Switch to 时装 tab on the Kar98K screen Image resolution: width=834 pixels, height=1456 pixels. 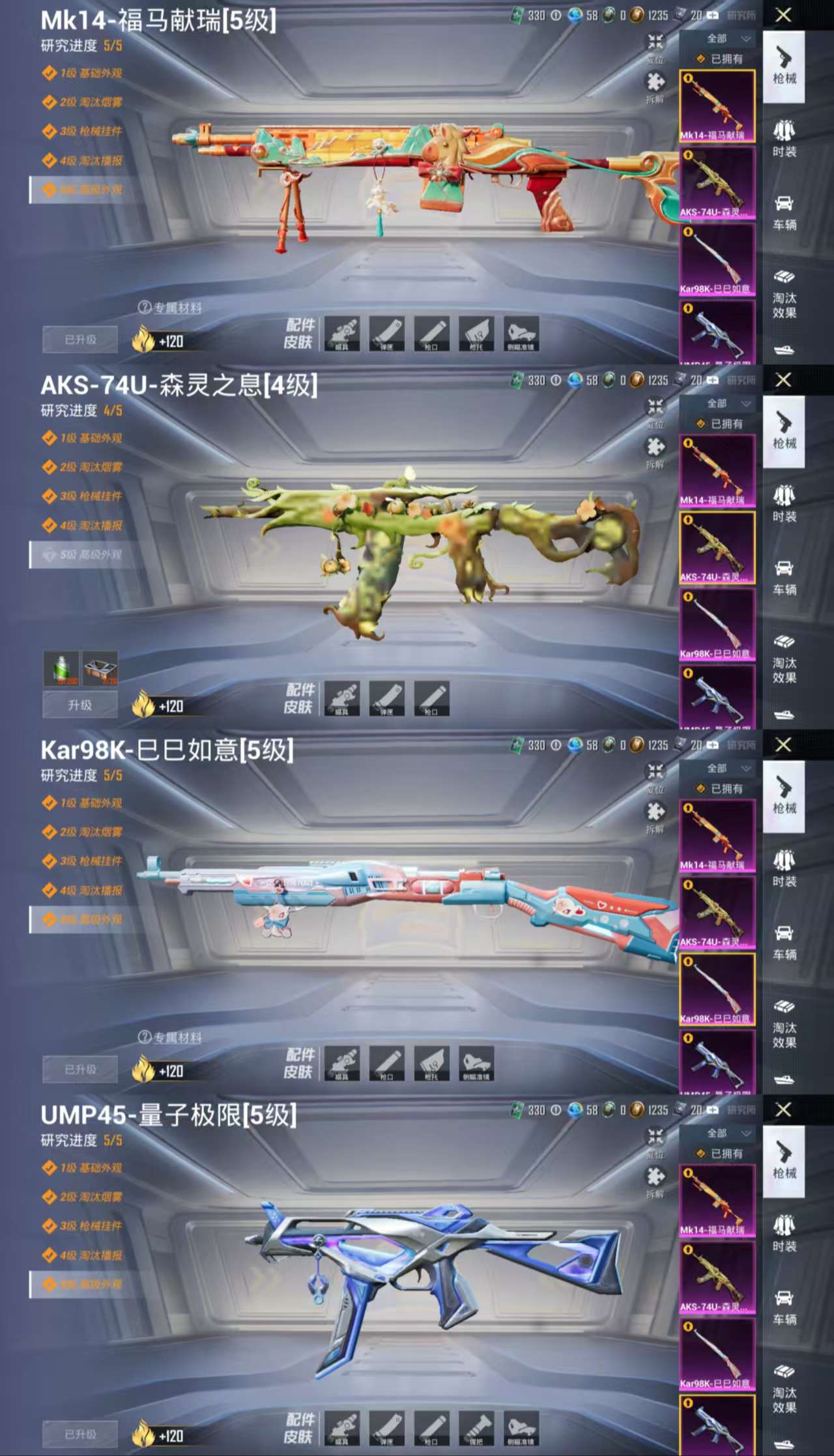pyautogui.click(x=784, y=869)
